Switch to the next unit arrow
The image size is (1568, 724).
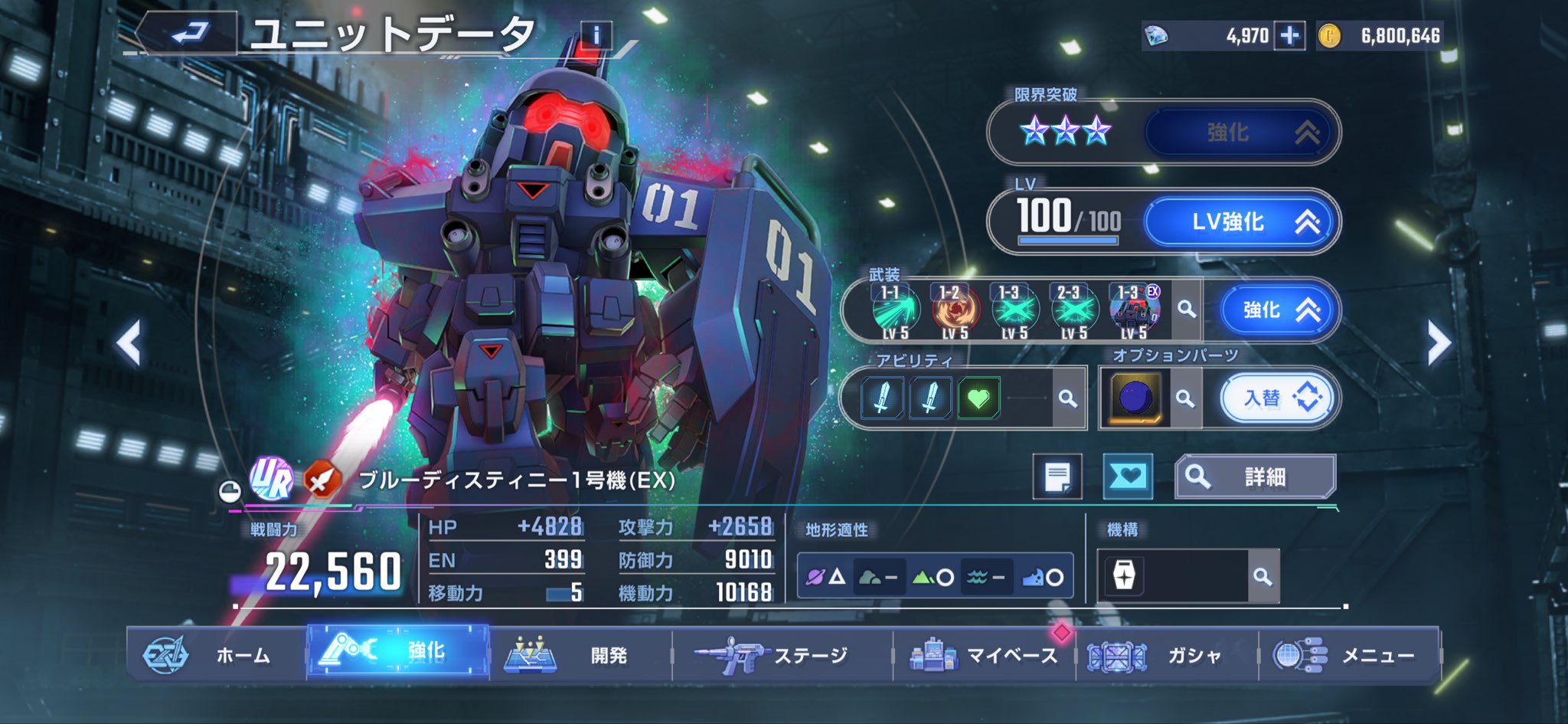click(1438, 342)
